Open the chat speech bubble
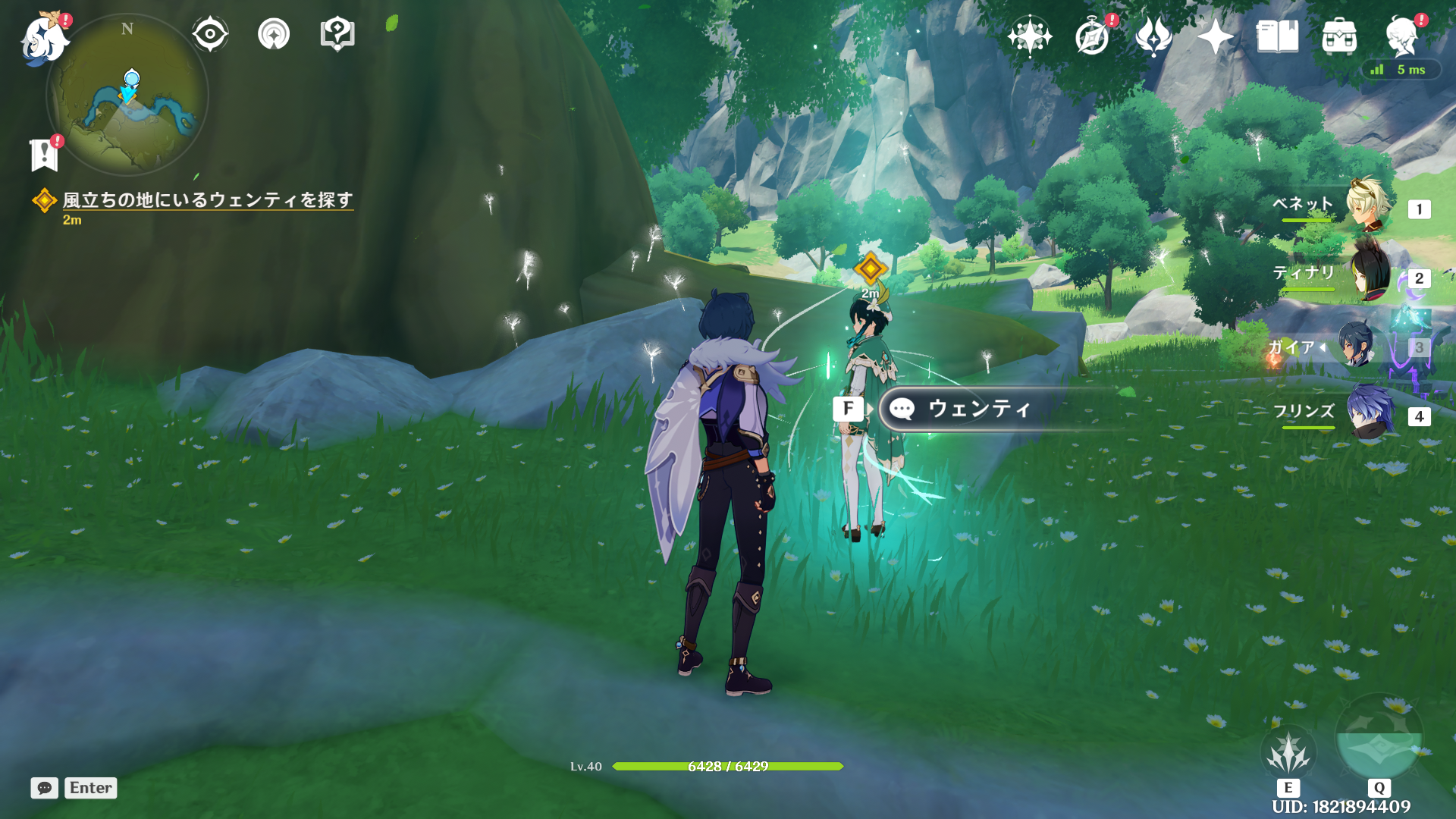The height and width of the screenshot is (819, 1456). coord(45,788)
